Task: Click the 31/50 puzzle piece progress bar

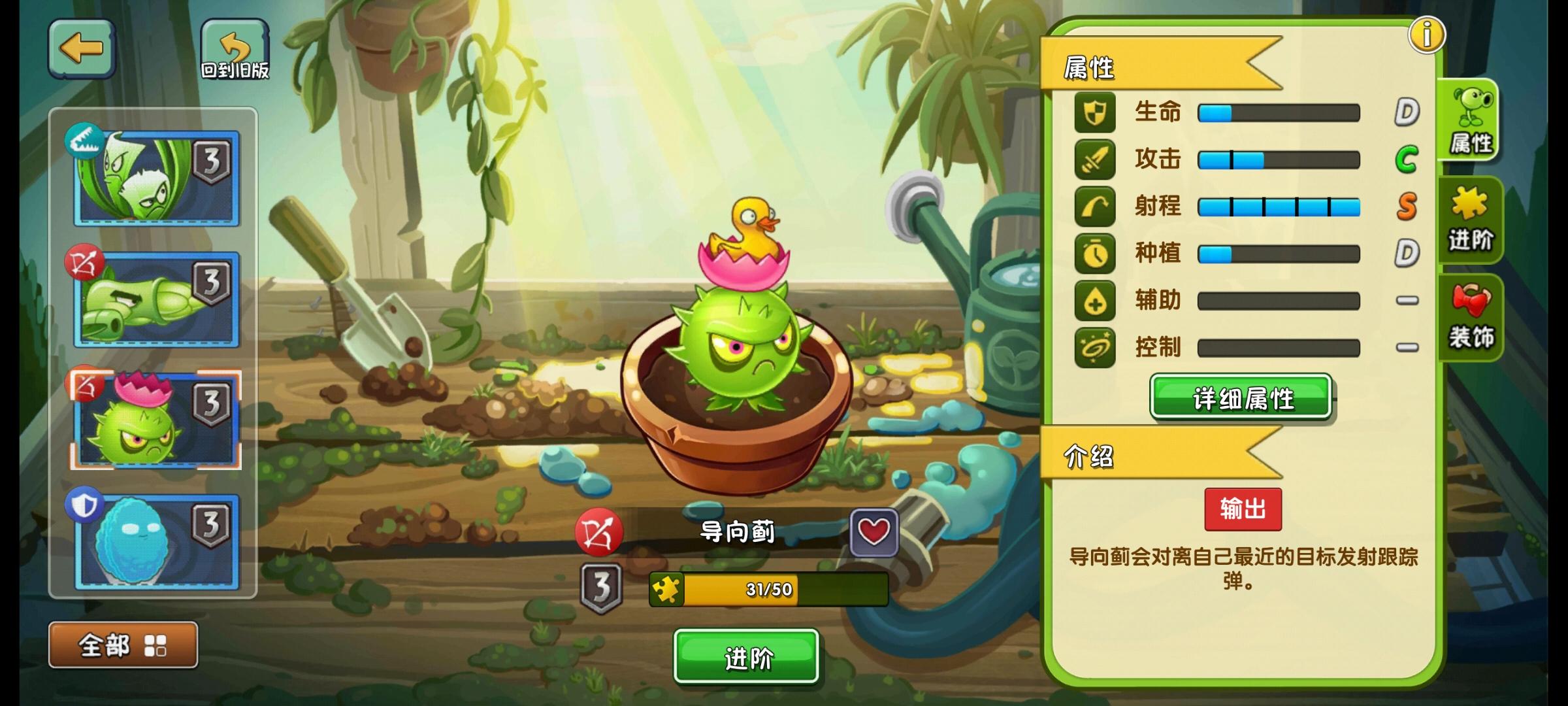Action: click(768, 589)
